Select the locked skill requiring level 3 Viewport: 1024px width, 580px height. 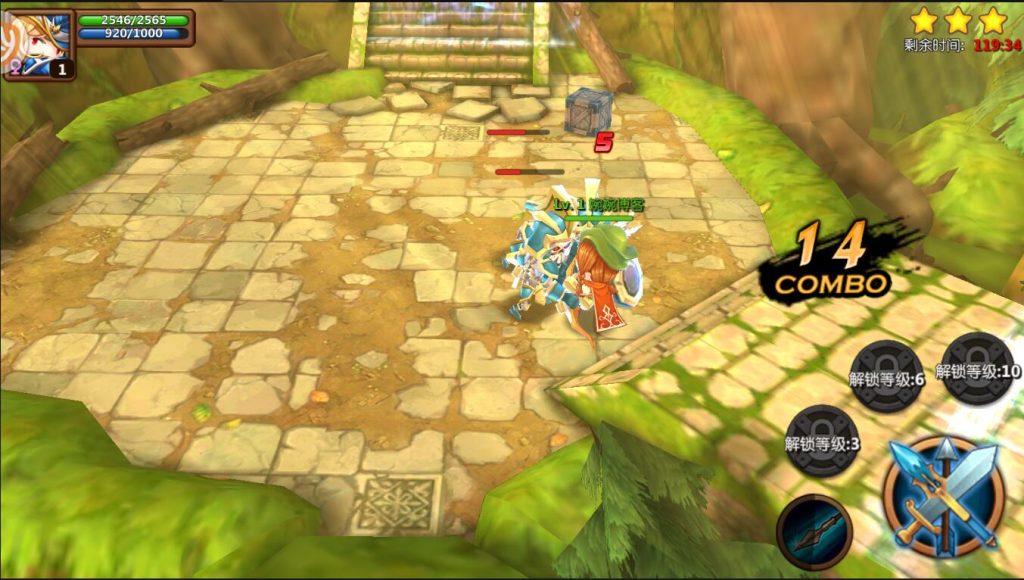tap(822, 442)
